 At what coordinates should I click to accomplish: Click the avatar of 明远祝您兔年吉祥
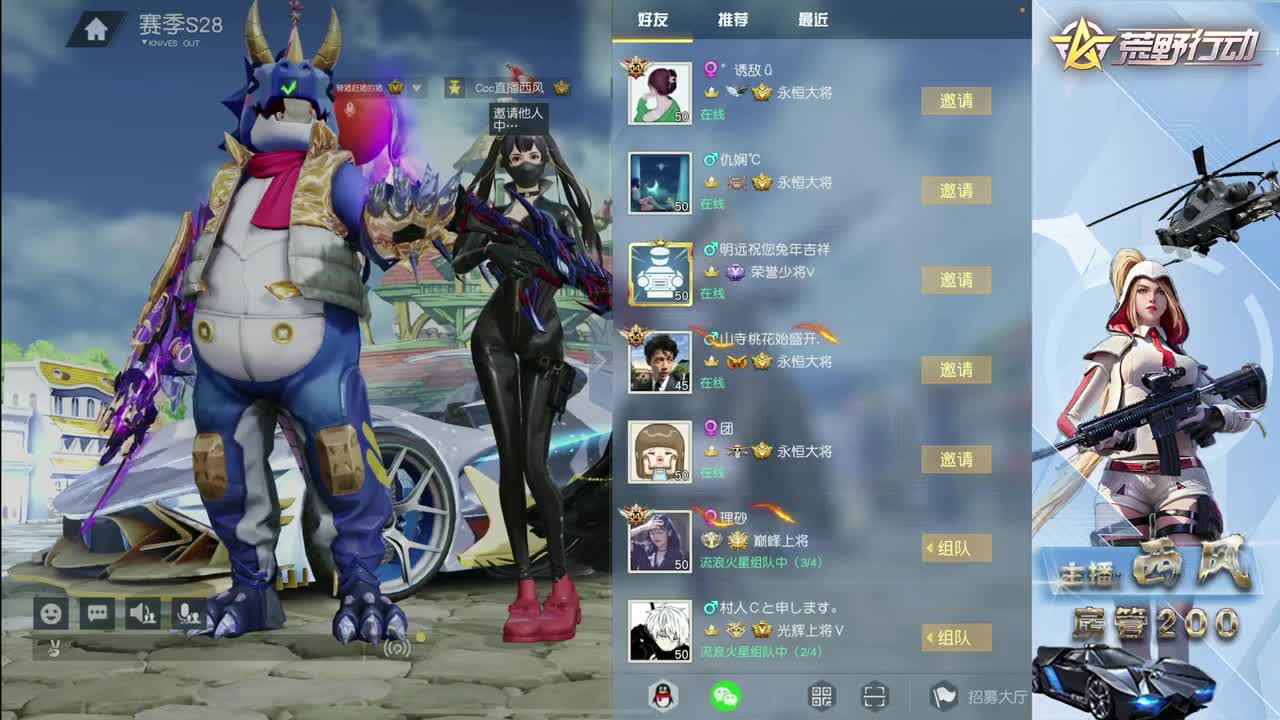click(659, 275)
